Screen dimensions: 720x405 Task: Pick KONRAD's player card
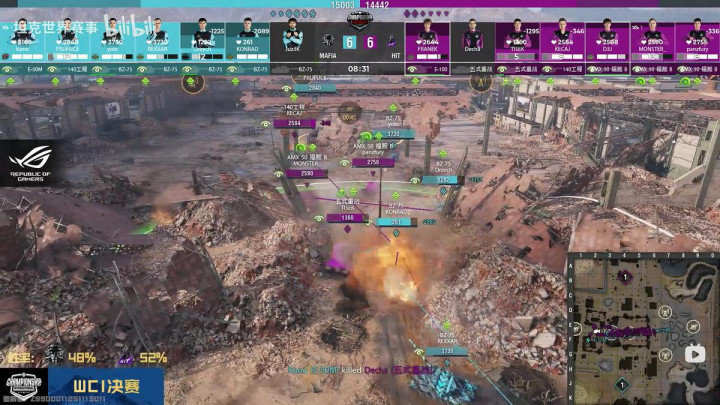[x=247, y=37]
